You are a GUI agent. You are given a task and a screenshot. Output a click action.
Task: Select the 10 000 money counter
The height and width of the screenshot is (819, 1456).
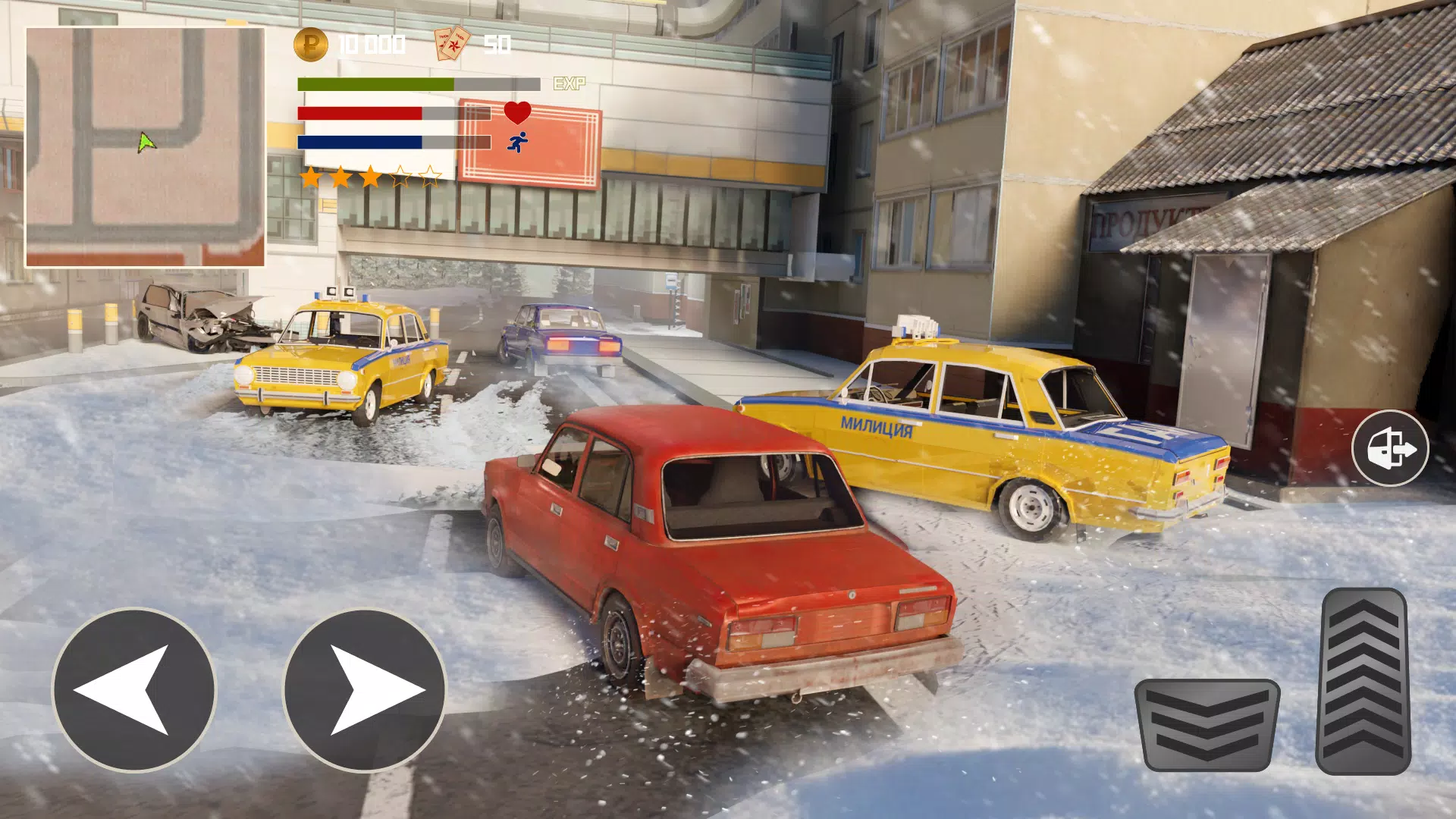[x=371, y=44]
